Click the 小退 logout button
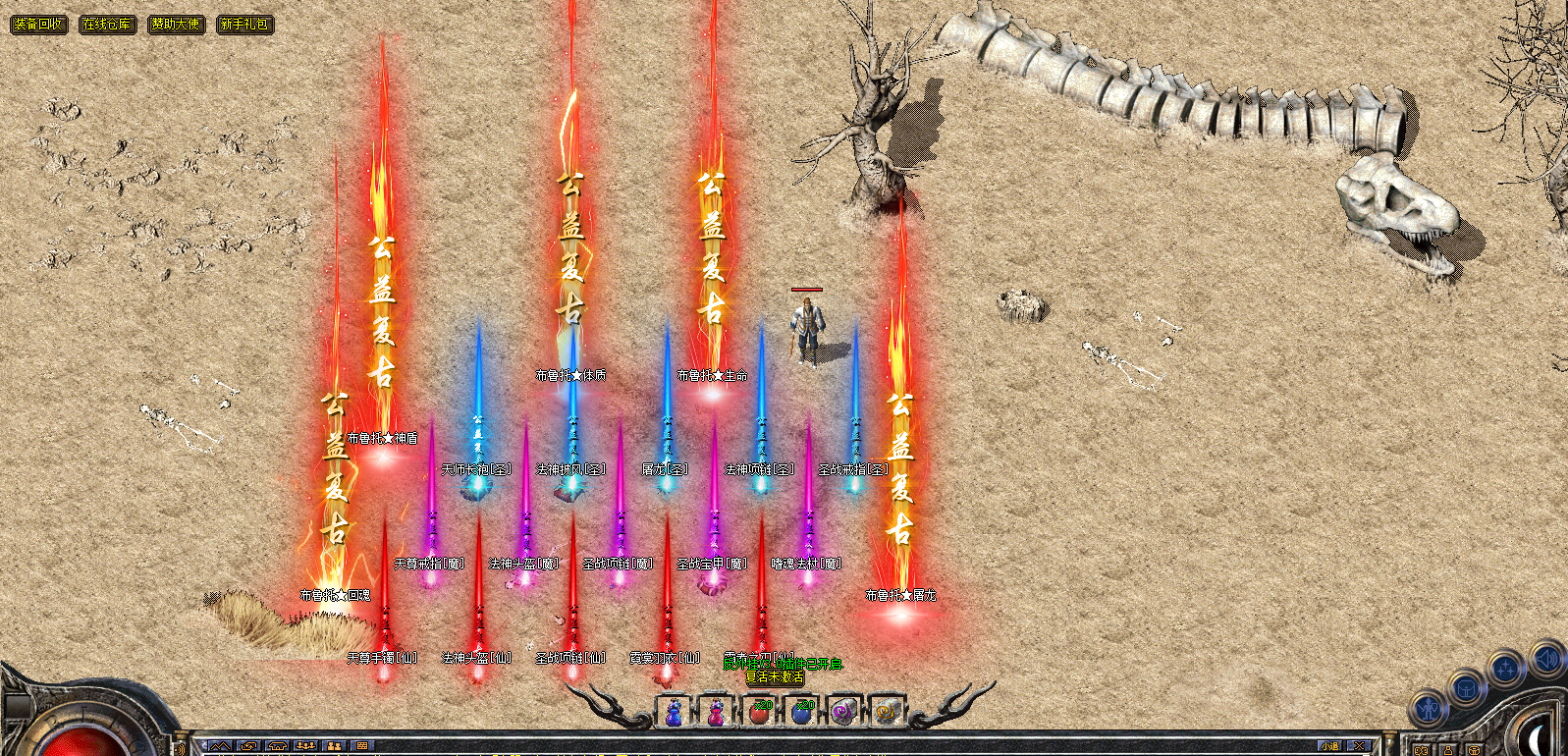This screenshot has height=756, width=1568. pos(1329,747)
